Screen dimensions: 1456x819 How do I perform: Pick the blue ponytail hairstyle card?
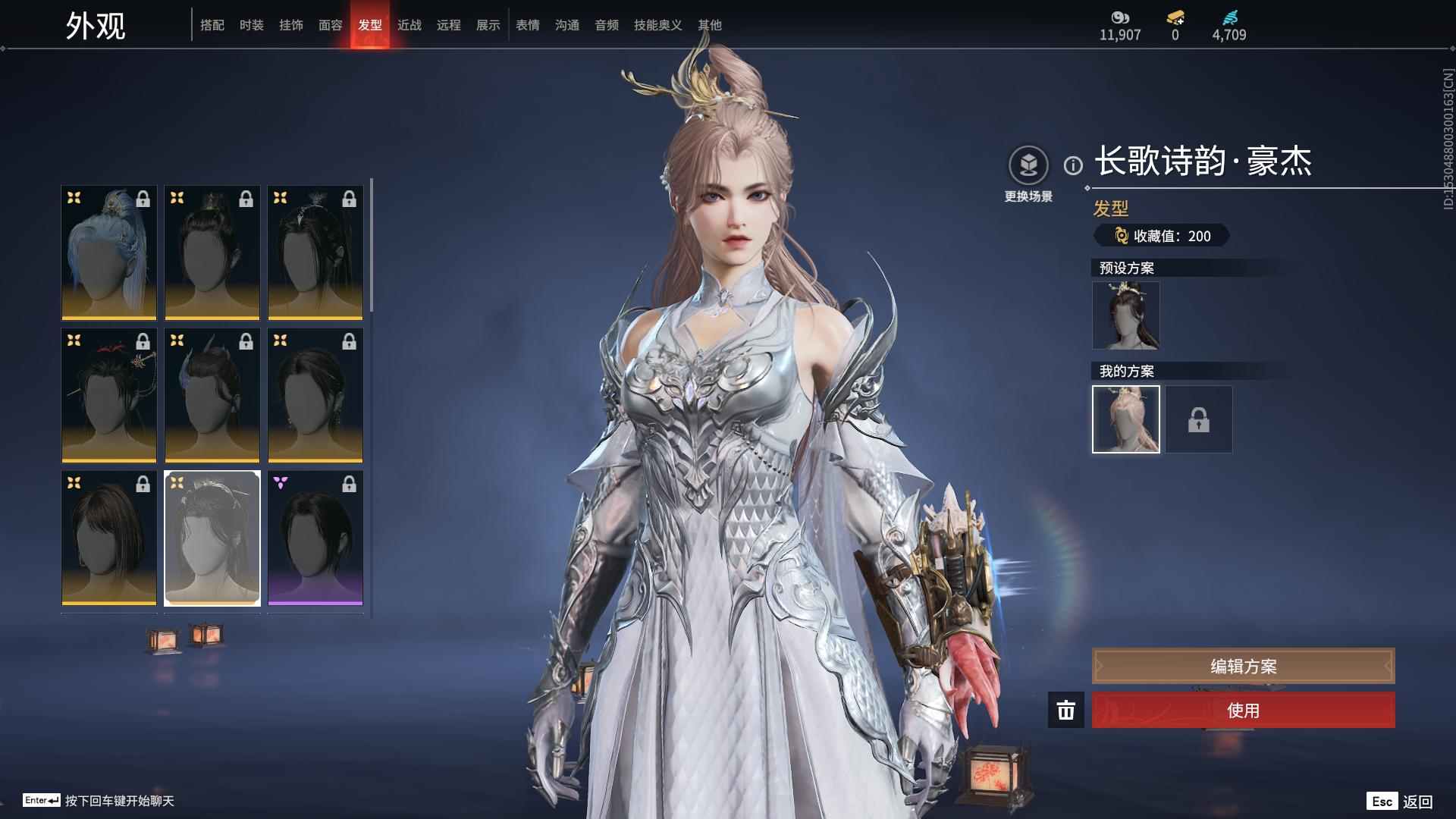click(x=109, y=253)
